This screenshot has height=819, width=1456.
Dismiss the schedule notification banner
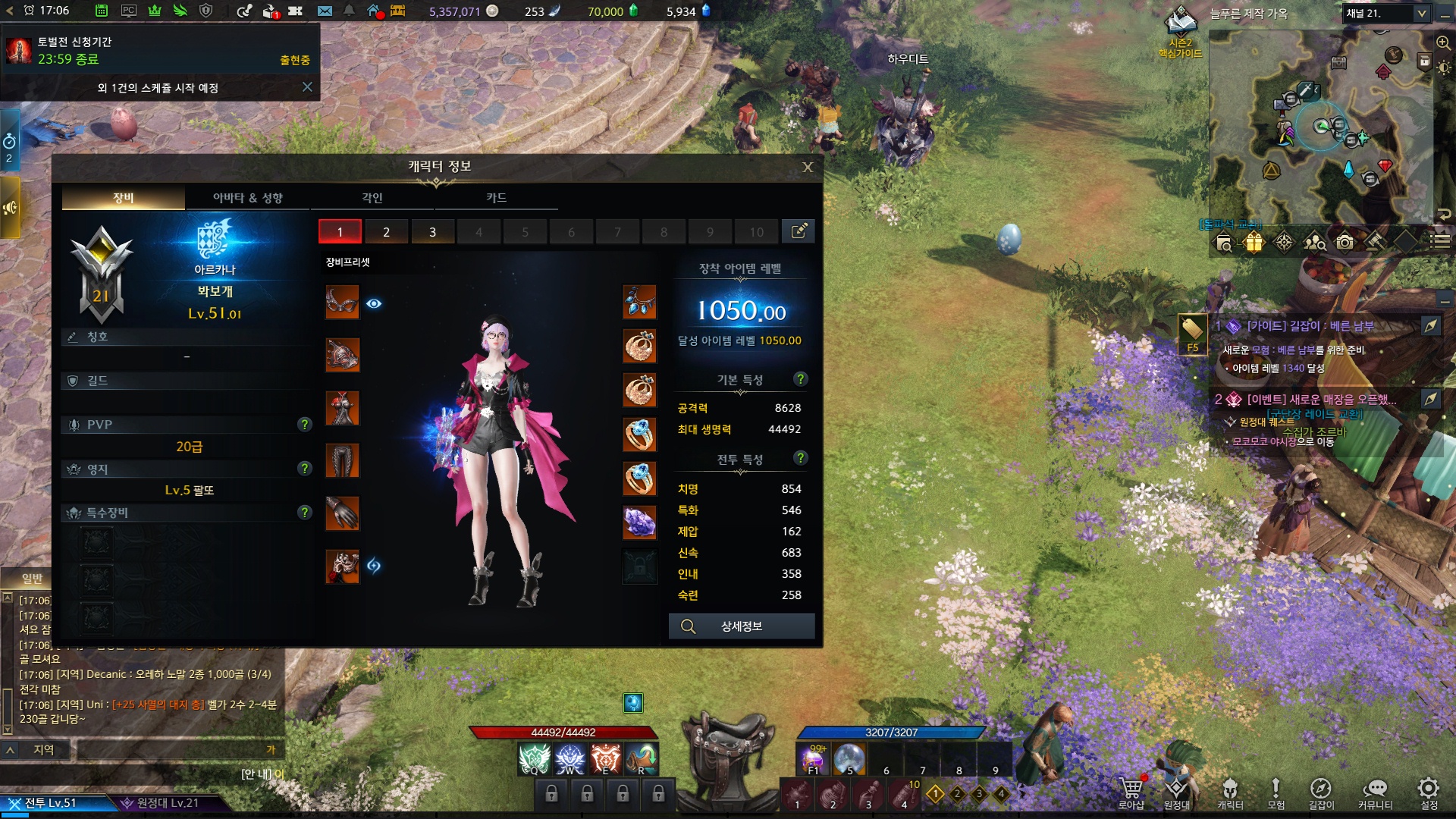[x=307, y=87]
